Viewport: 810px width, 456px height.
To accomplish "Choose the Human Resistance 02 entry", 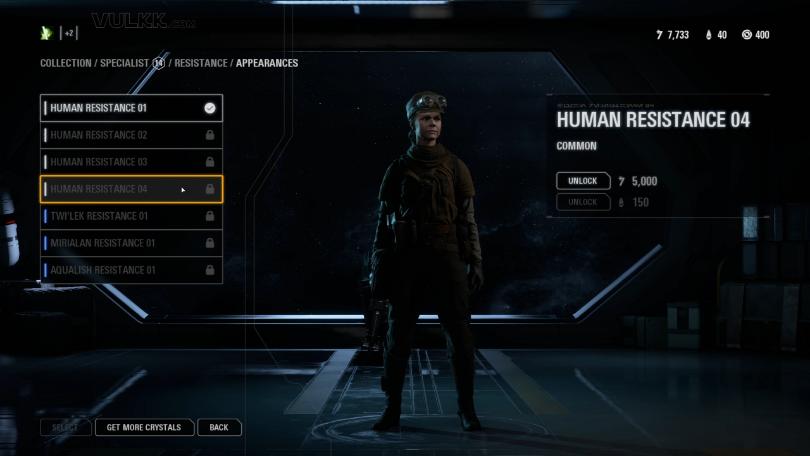I will (130, 135).
